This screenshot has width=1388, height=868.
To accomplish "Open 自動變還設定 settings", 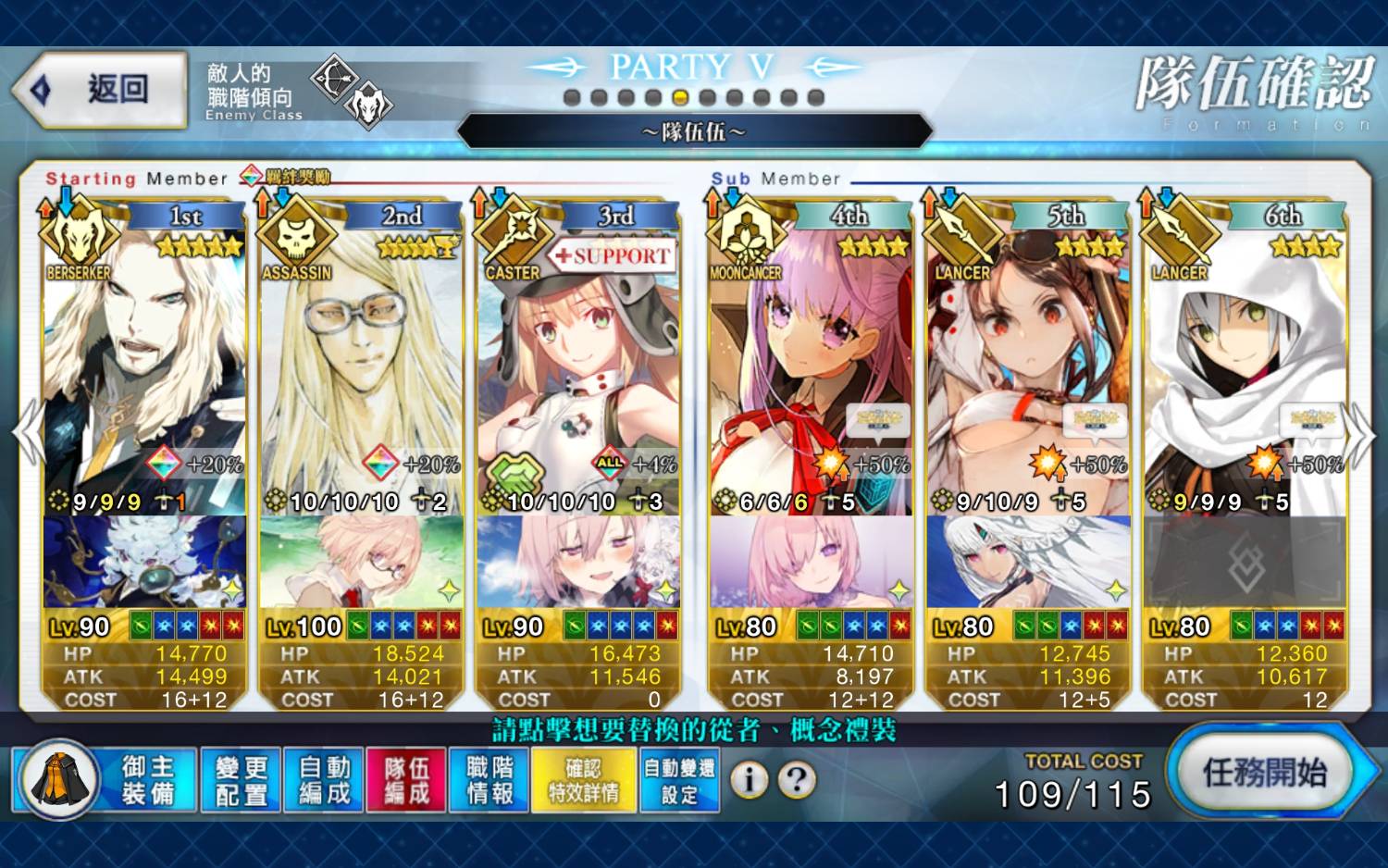I will 680,780.
